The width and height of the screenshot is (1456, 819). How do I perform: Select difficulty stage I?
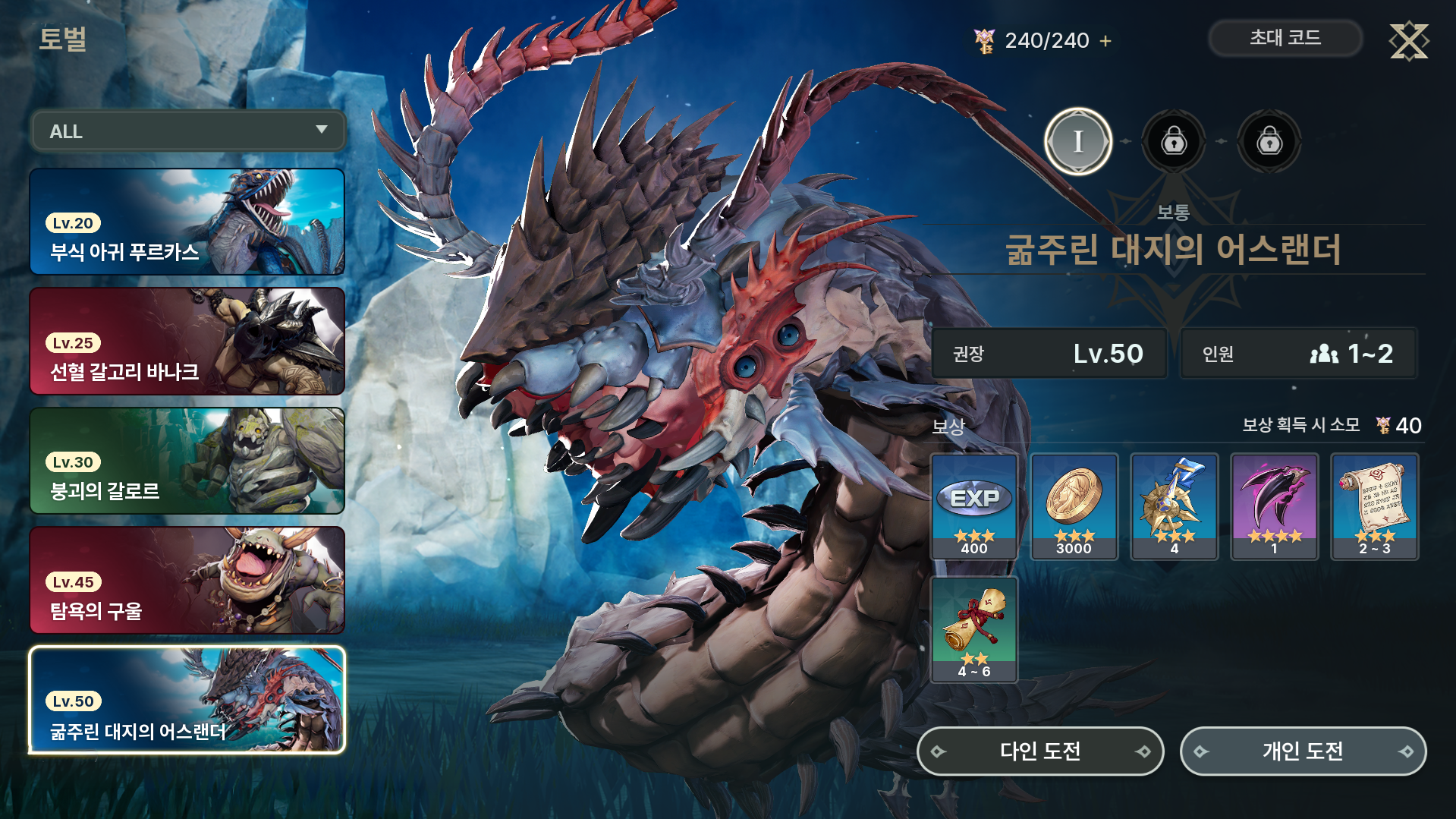[x=1077, y=141]
